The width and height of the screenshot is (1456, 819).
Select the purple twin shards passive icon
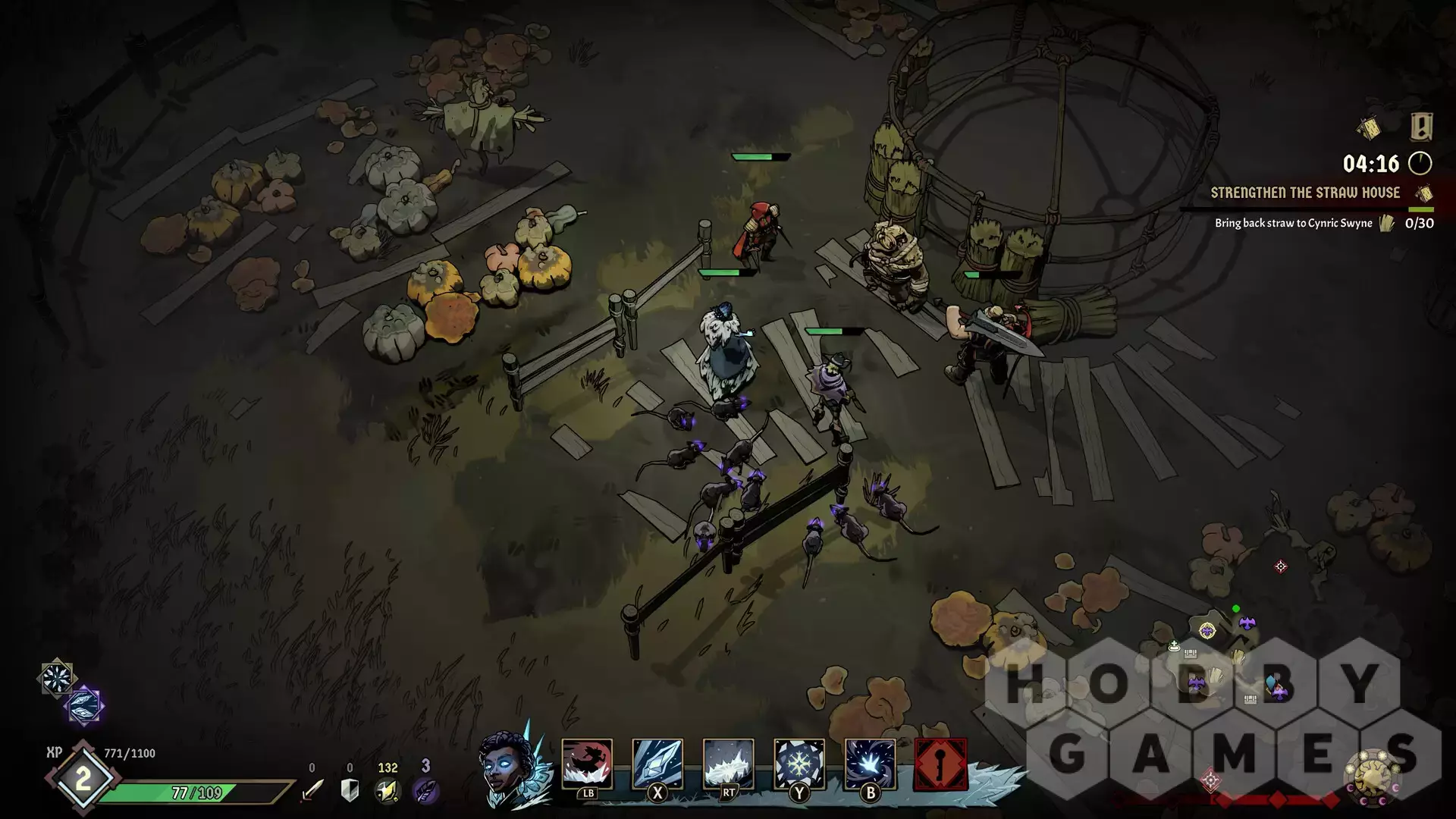click(x=84, y=705)
